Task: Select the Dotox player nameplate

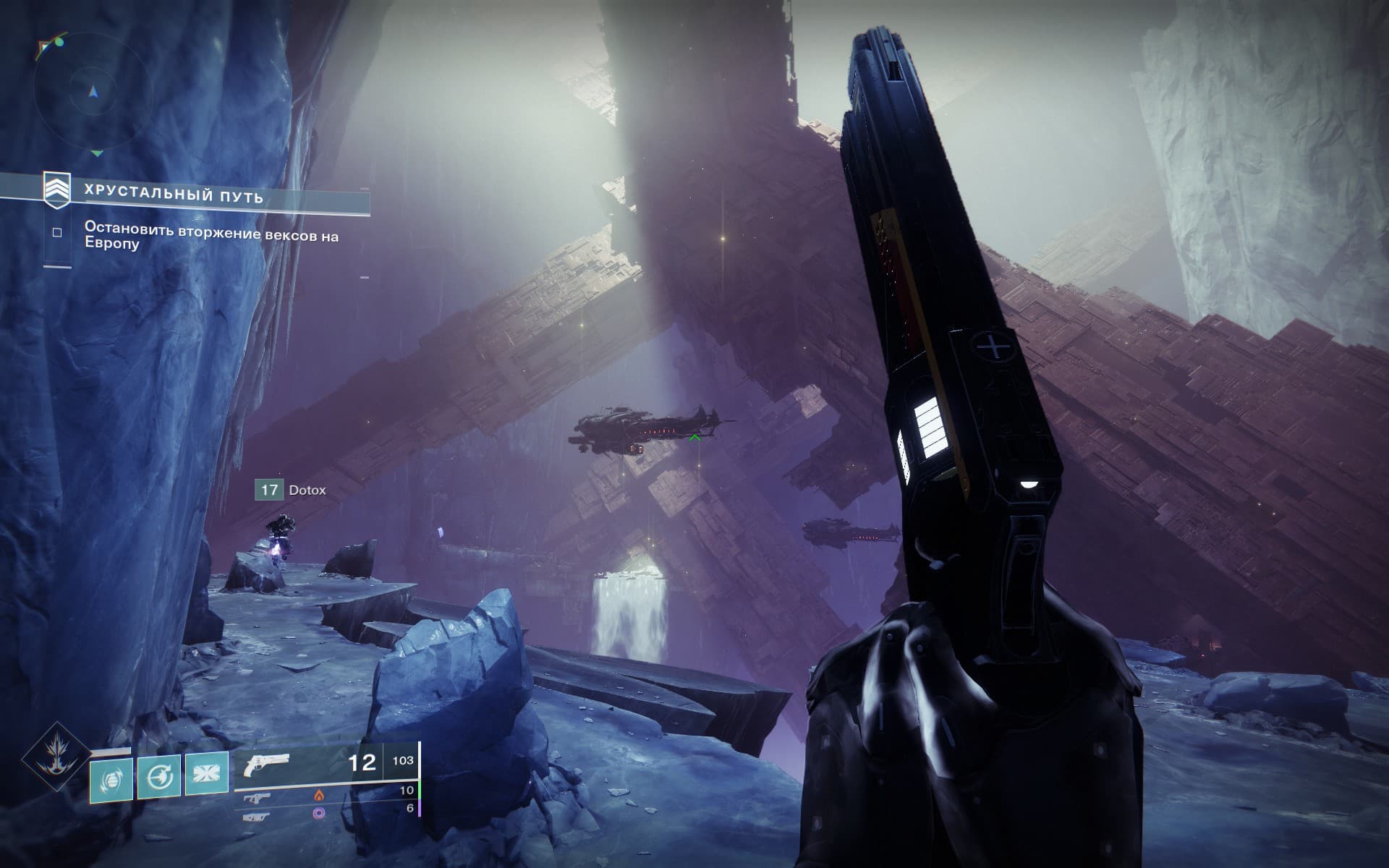Action: coord(292,490)
